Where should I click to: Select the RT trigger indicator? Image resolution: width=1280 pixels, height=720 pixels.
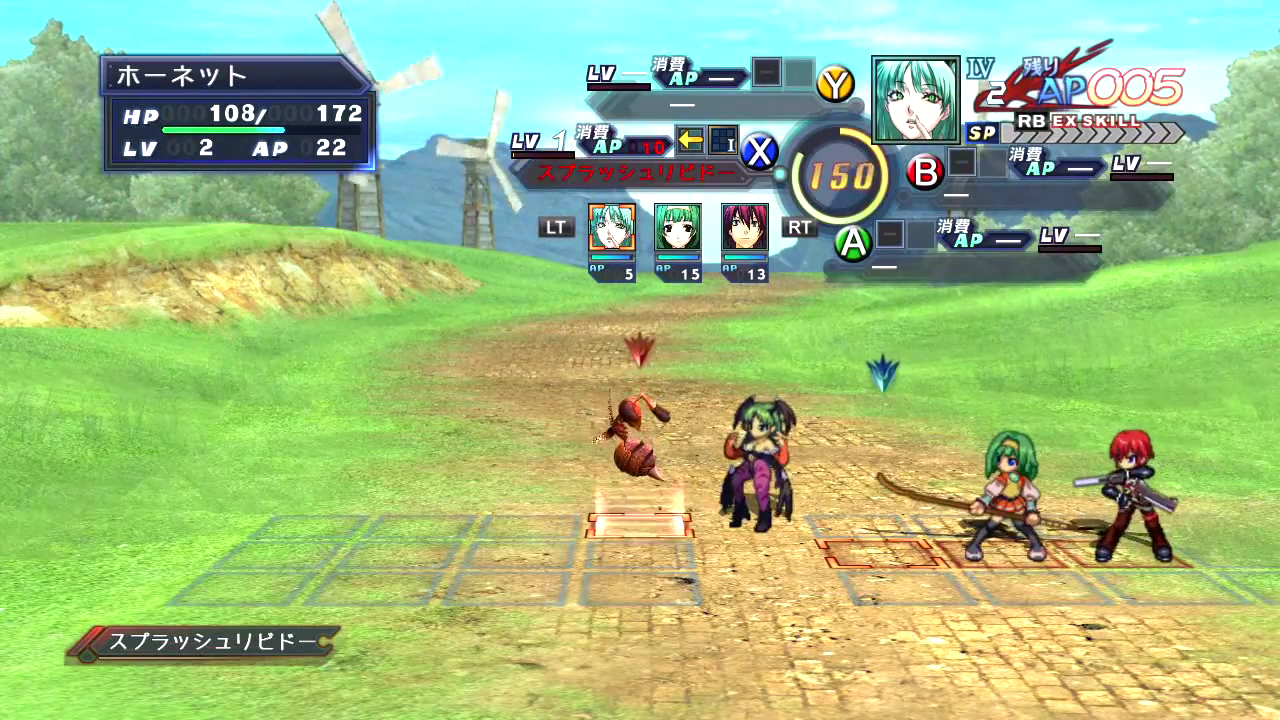(799, 227)
